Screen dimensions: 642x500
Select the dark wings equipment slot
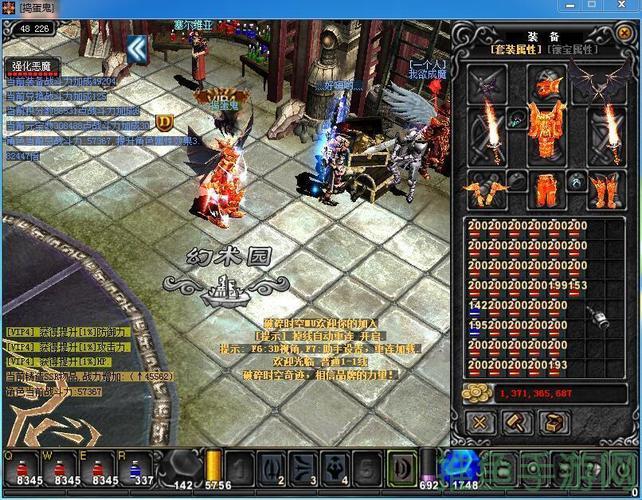click(x=602, y=80)
